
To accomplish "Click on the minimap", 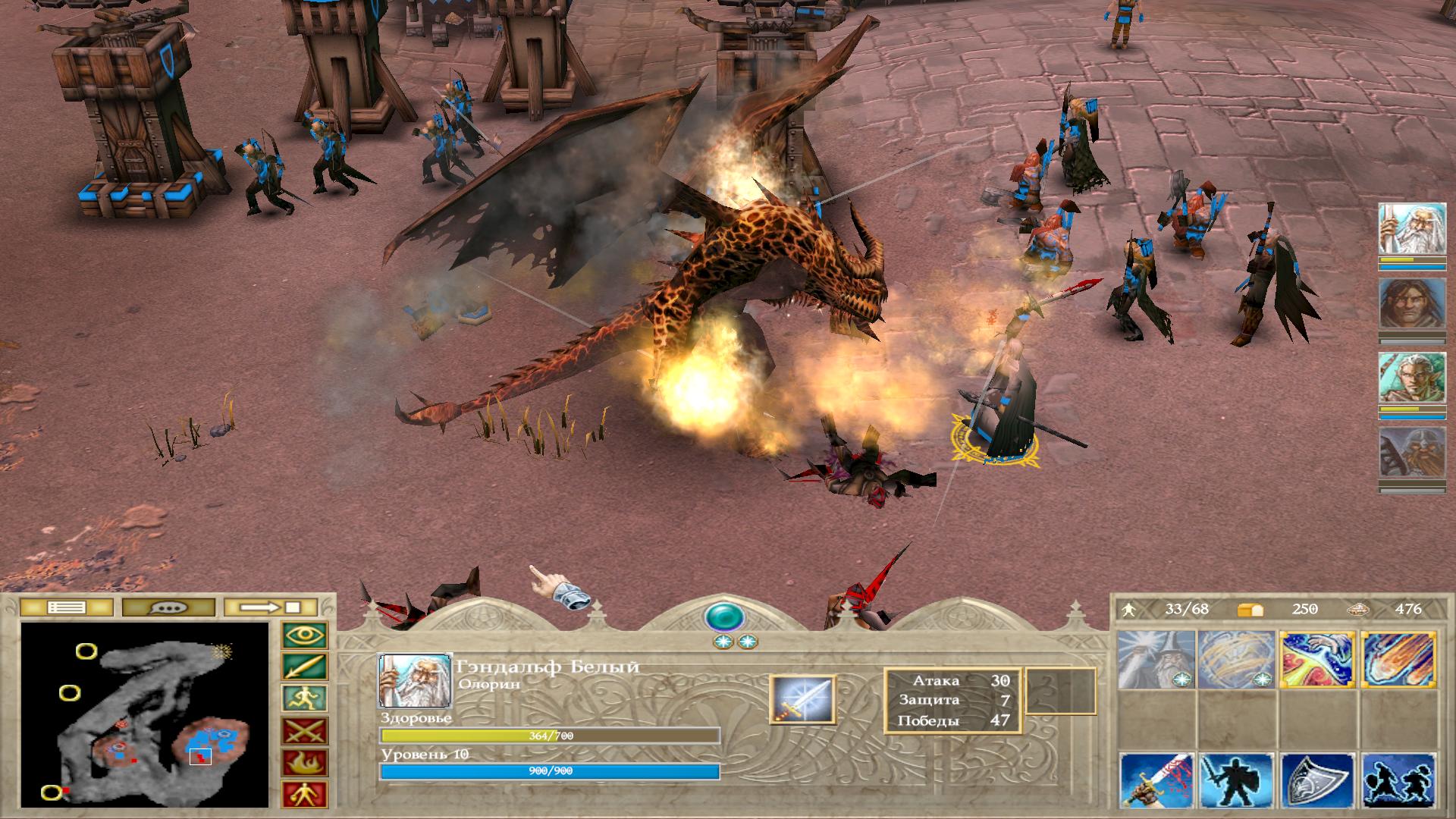I will (x=145, y=714).
